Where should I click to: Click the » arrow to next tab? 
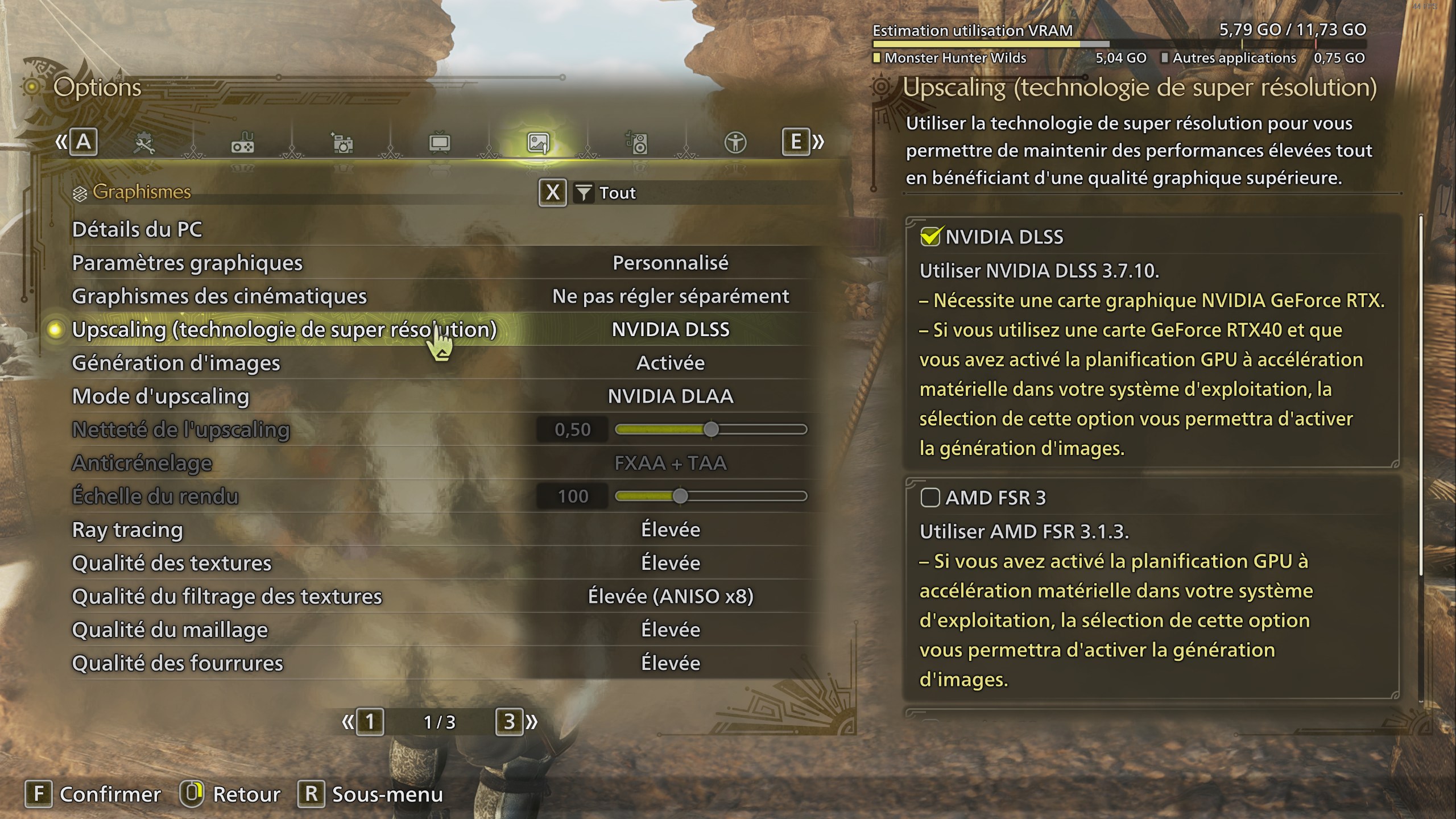click(x=818, y=143)
